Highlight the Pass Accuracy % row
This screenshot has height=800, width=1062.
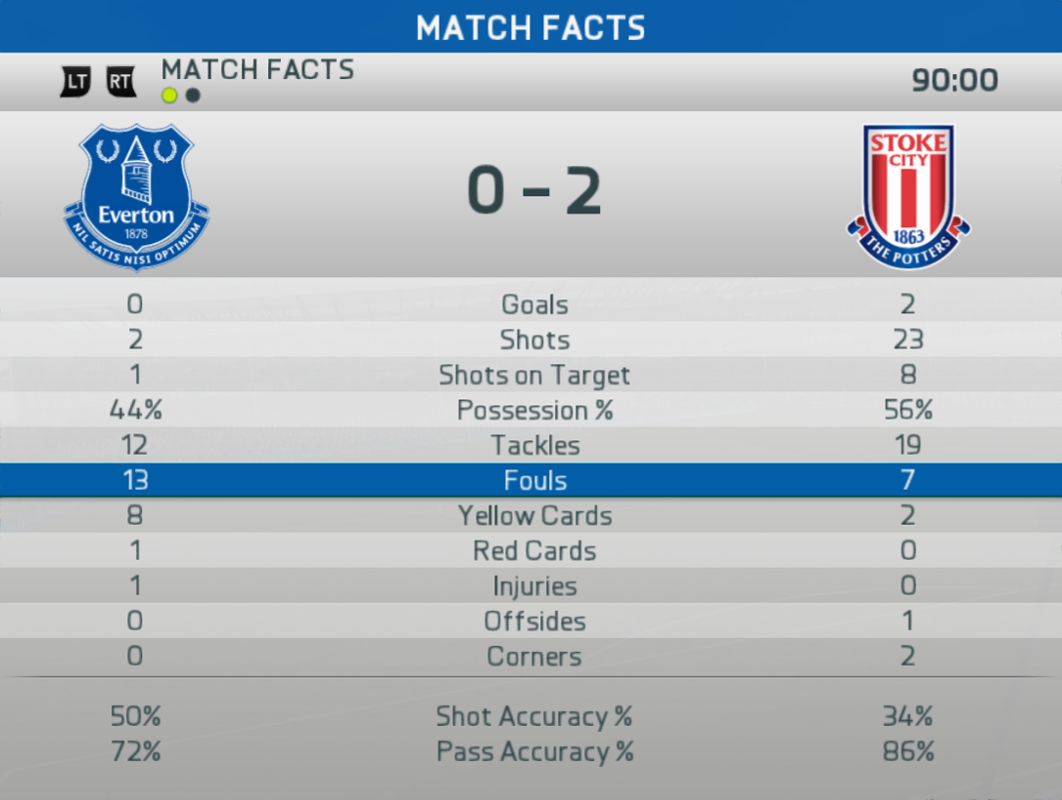(534, 751)
